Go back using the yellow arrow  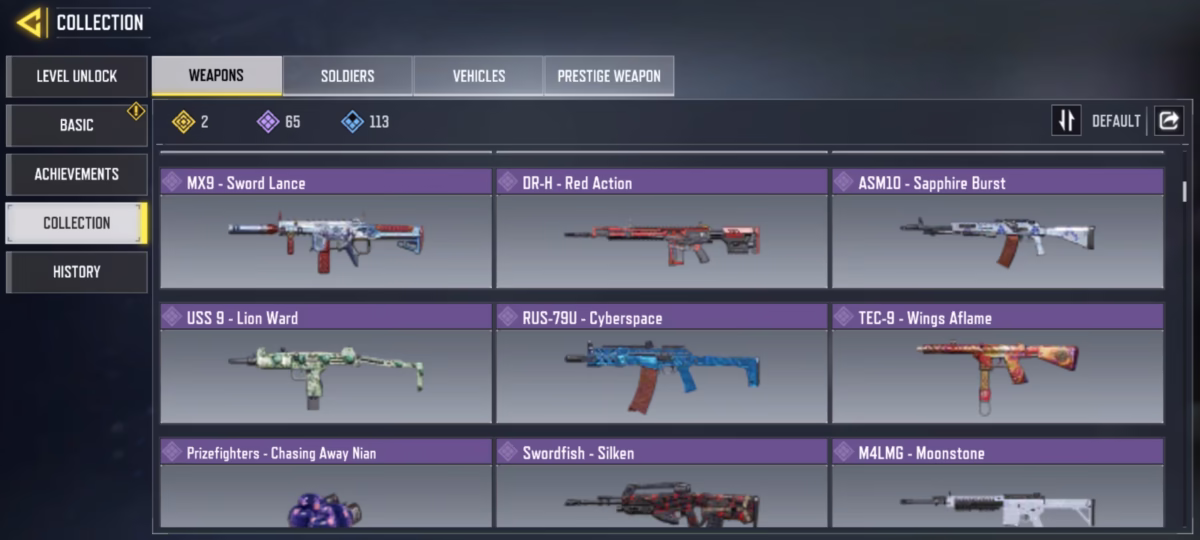click(29, 22)
